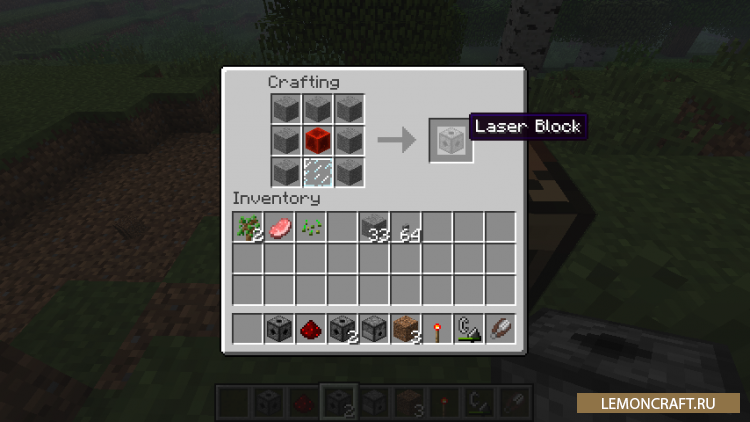The width and height of the screenshot is (750, 422).
Task: Grab the stack of 33 stone
Action: point(374,228)
